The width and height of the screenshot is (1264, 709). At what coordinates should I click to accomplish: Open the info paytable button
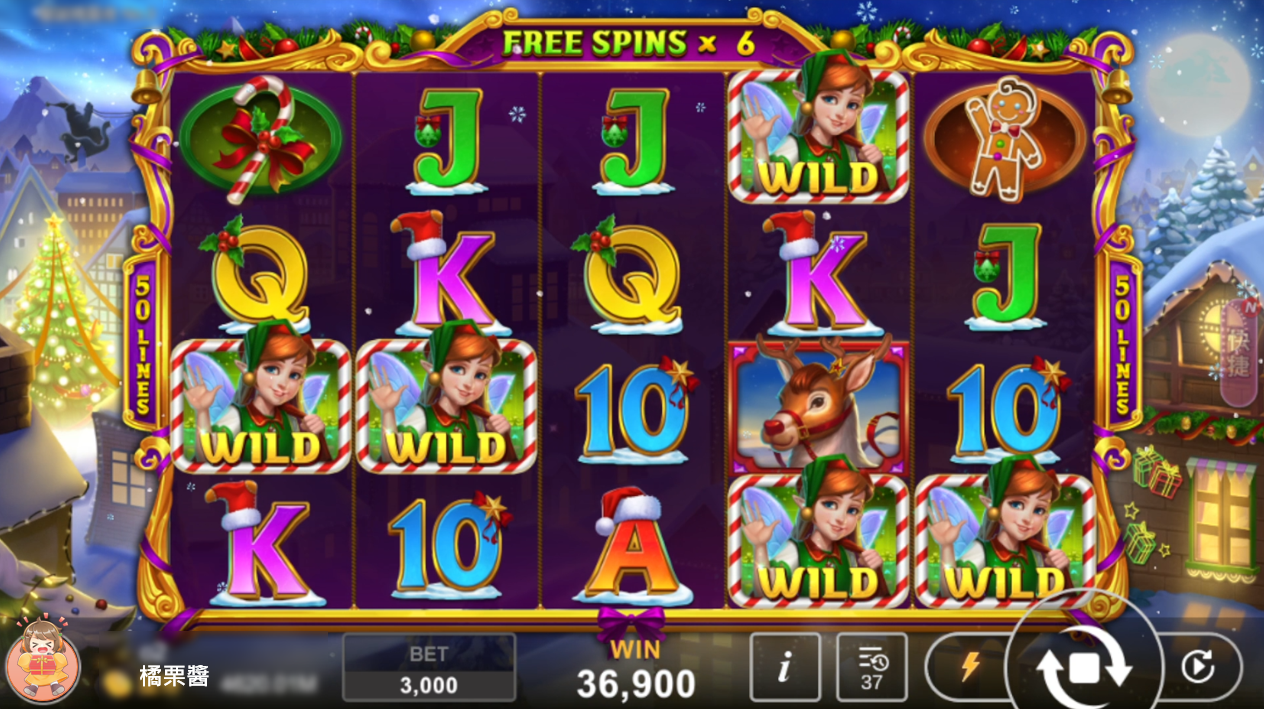(x=784, y=667)
